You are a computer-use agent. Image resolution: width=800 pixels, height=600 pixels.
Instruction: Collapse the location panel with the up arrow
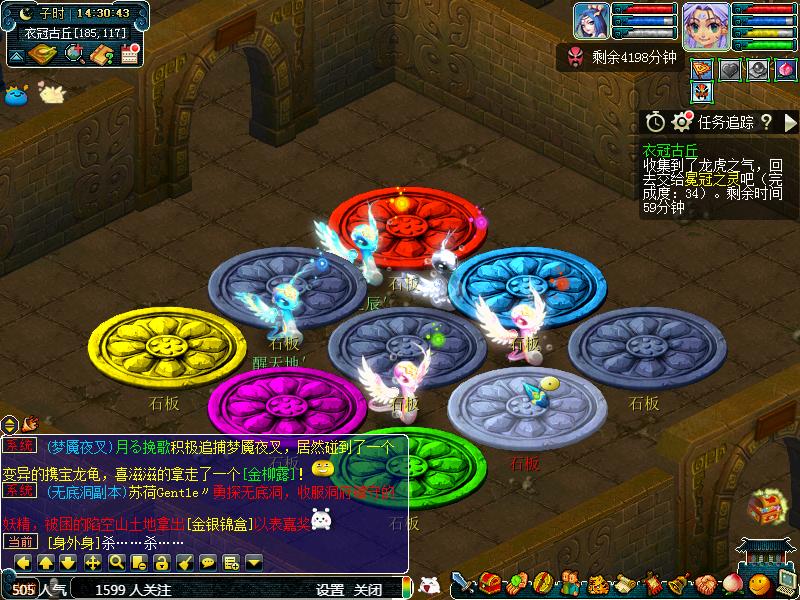16,56
